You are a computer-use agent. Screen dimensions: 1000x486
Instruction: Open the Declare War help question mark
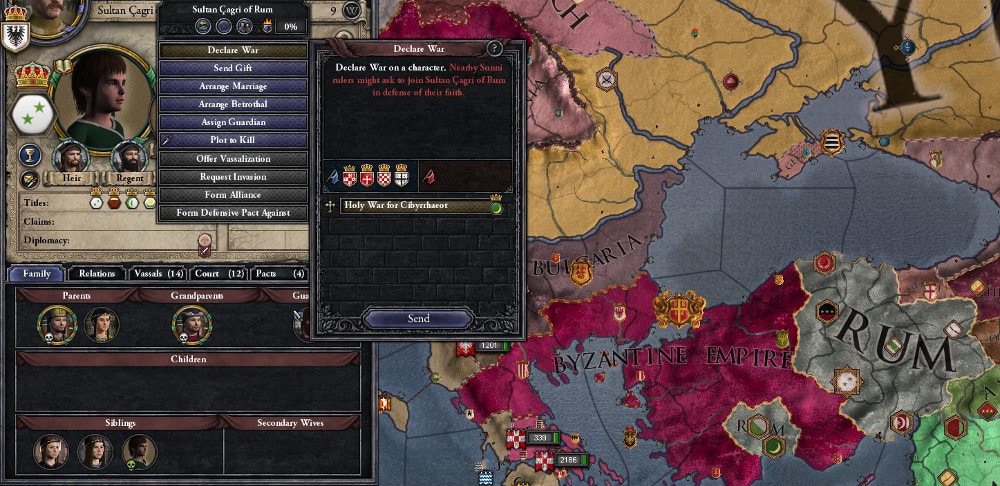click(494, 48)
